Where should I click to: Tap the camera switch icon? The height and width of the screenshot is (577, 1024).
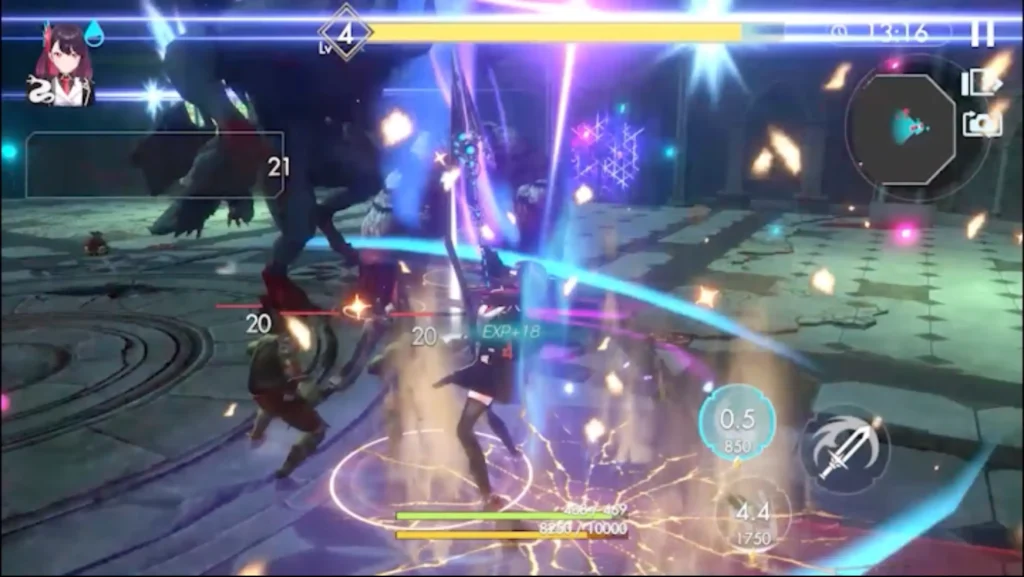(981, 123)
